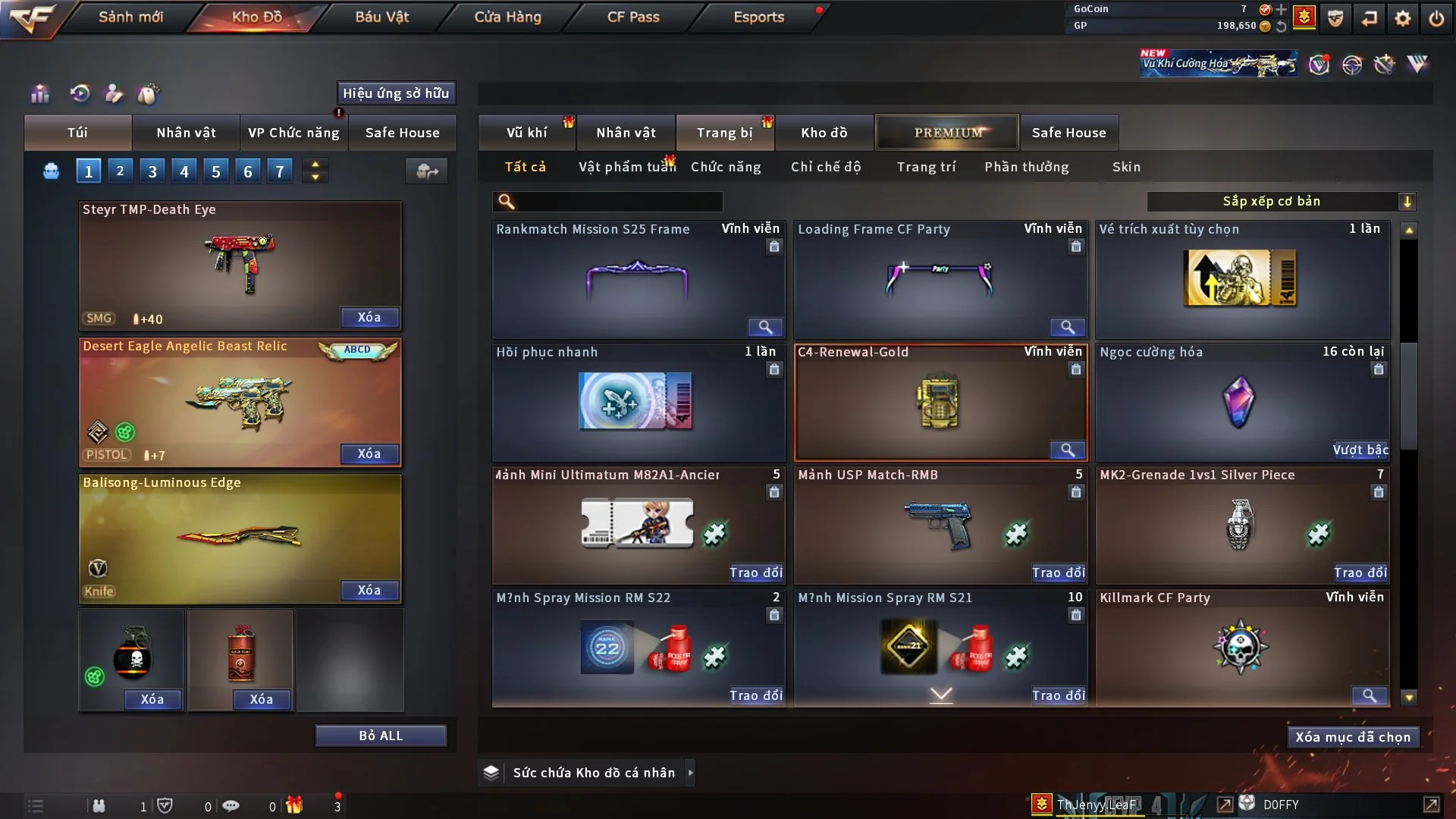
Task: Choose bag slot number 3
Action: (152, 171)
